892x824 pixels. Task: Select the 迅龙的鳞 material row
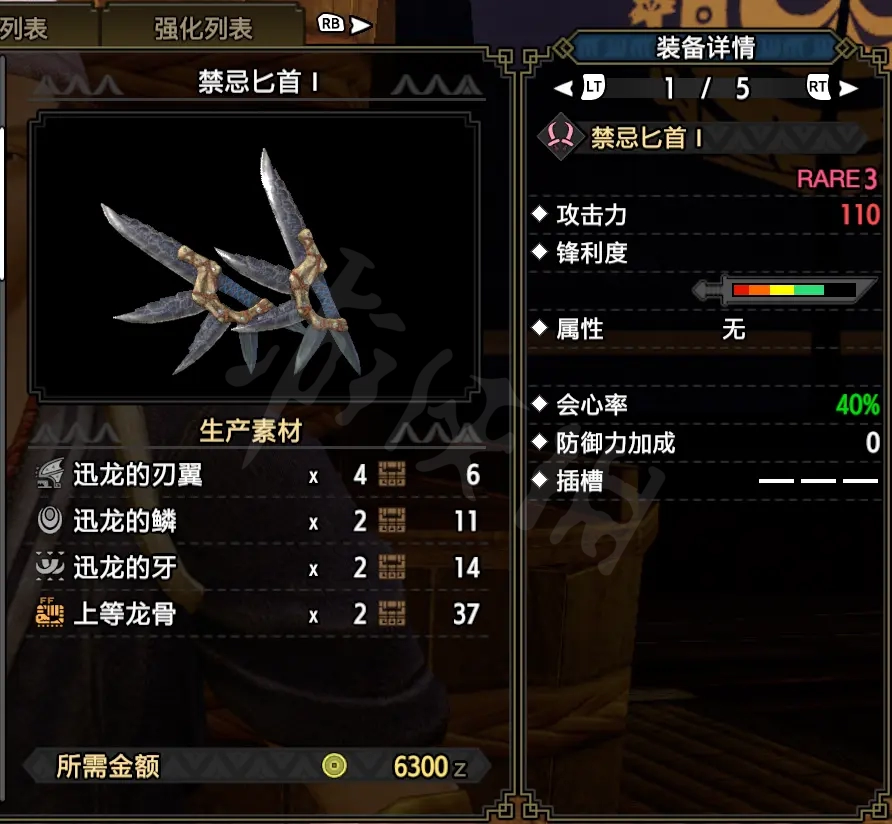pyautogui.click(x=258, y=521)
